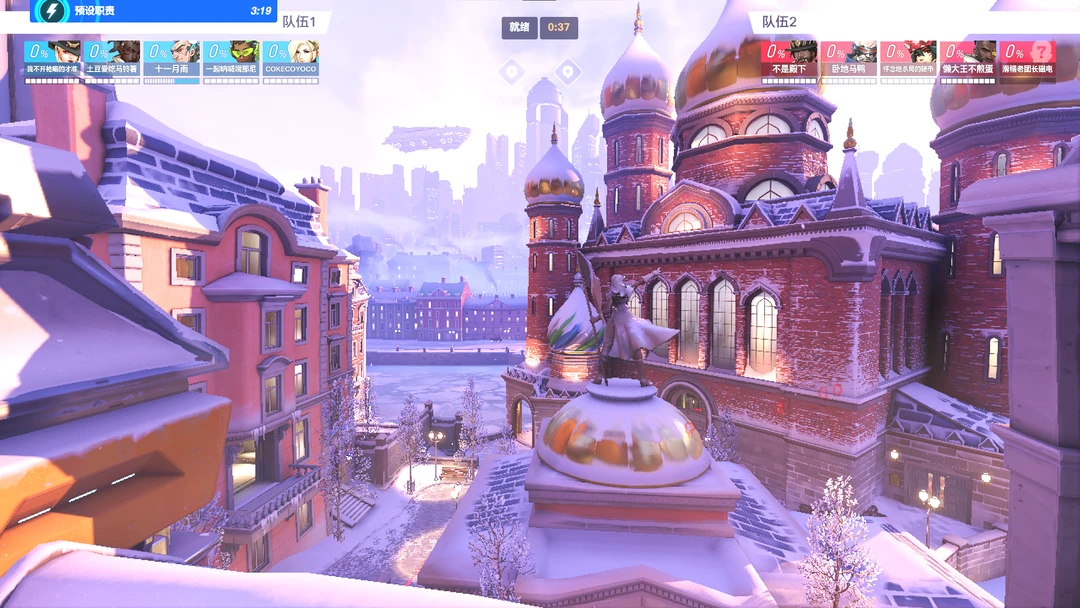Click the 就绪 ready button

519,27
